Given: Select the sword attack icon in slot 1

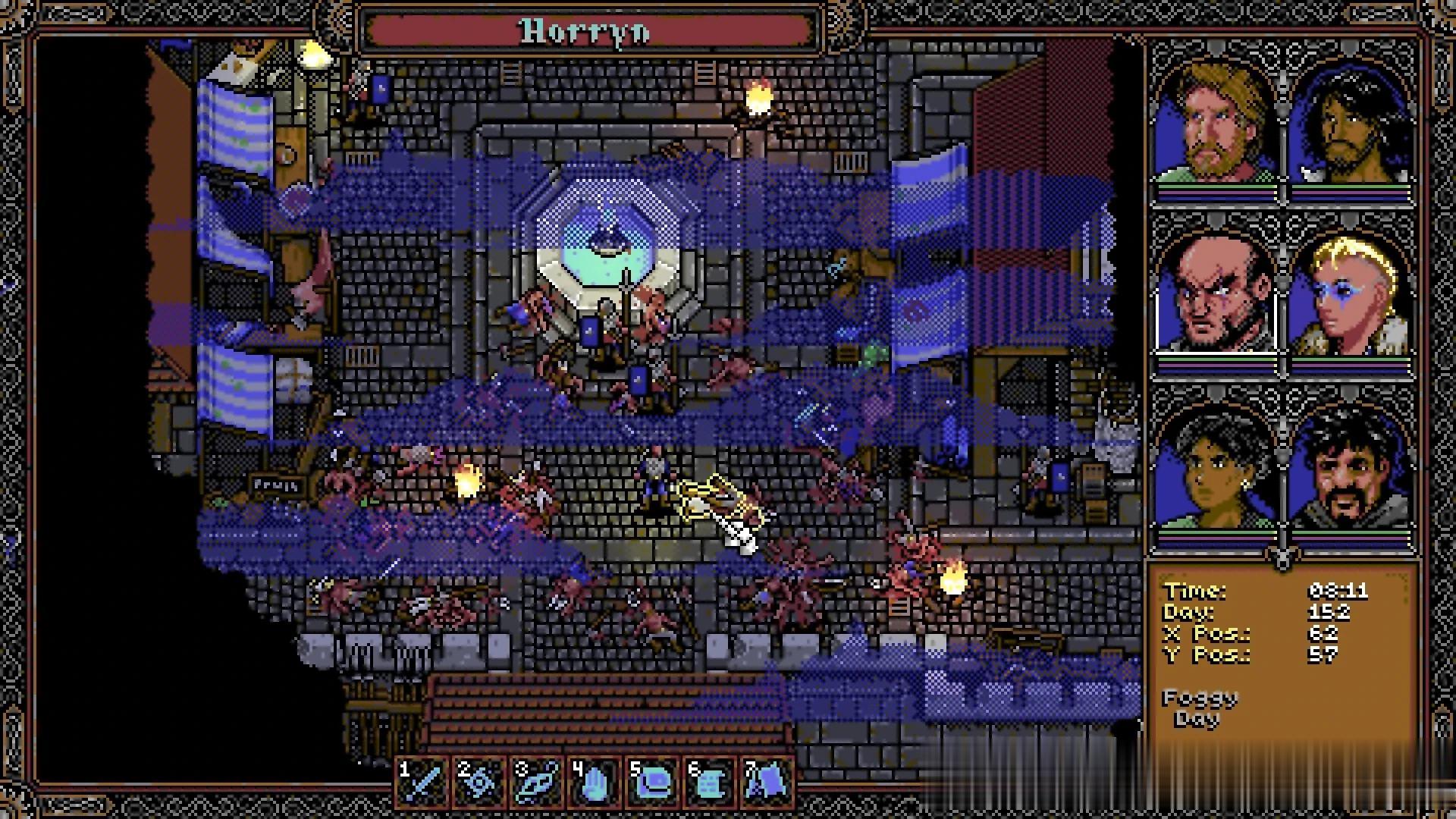Looking at the screenshot, I should coord(424,780).
